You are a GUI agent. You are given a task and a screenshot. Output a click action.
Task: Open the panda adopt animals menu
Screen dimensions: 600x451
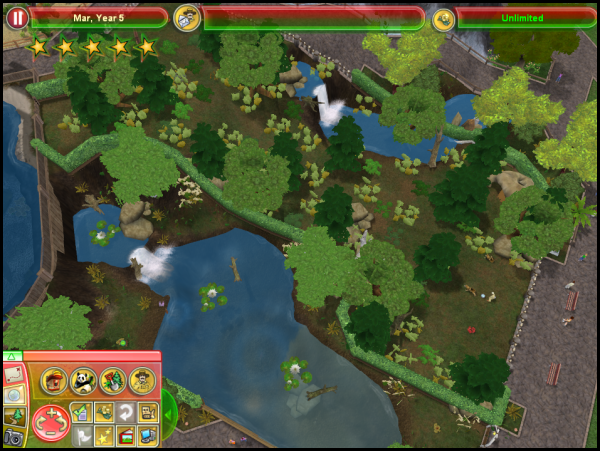(83, 379)
